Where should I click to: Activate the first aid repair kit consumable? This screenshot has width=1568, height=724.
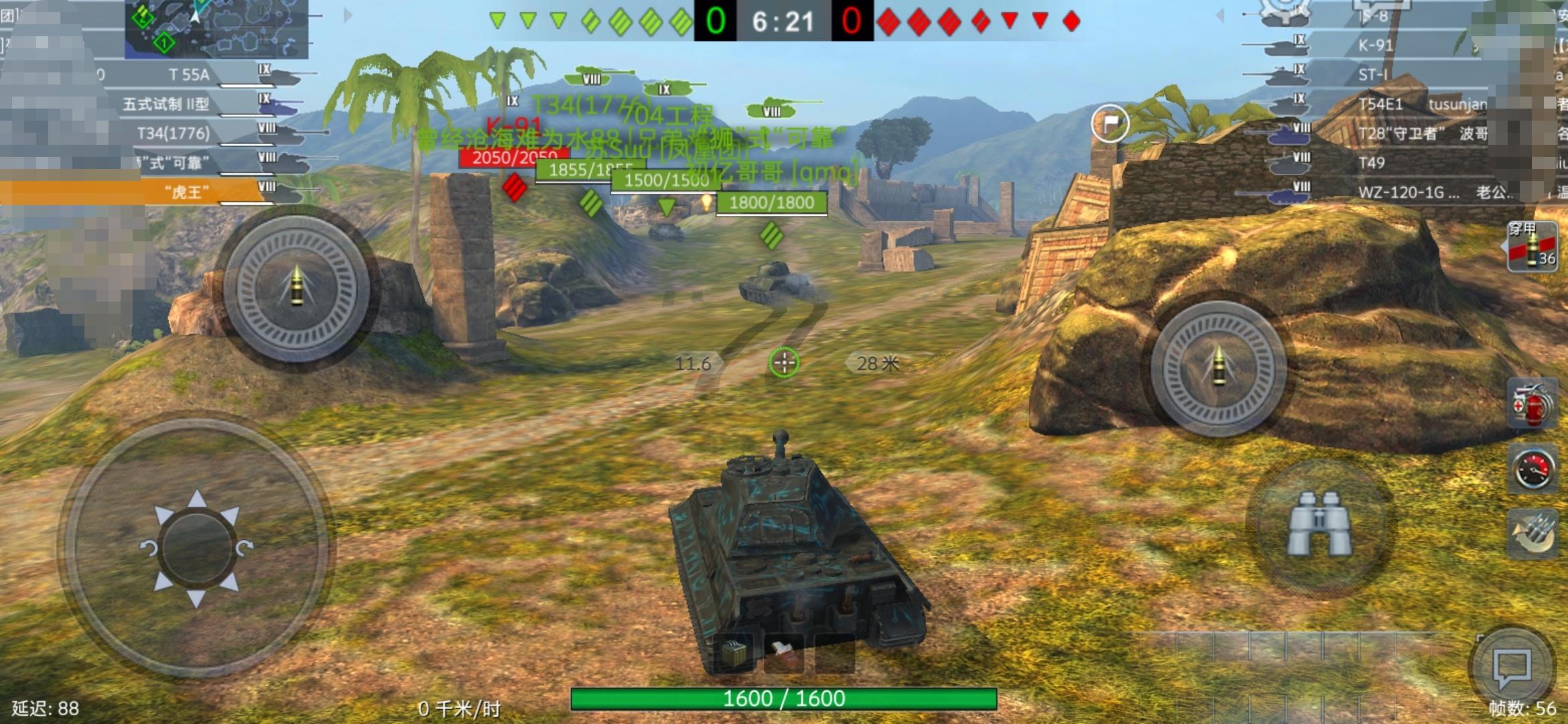[1533, 404]
